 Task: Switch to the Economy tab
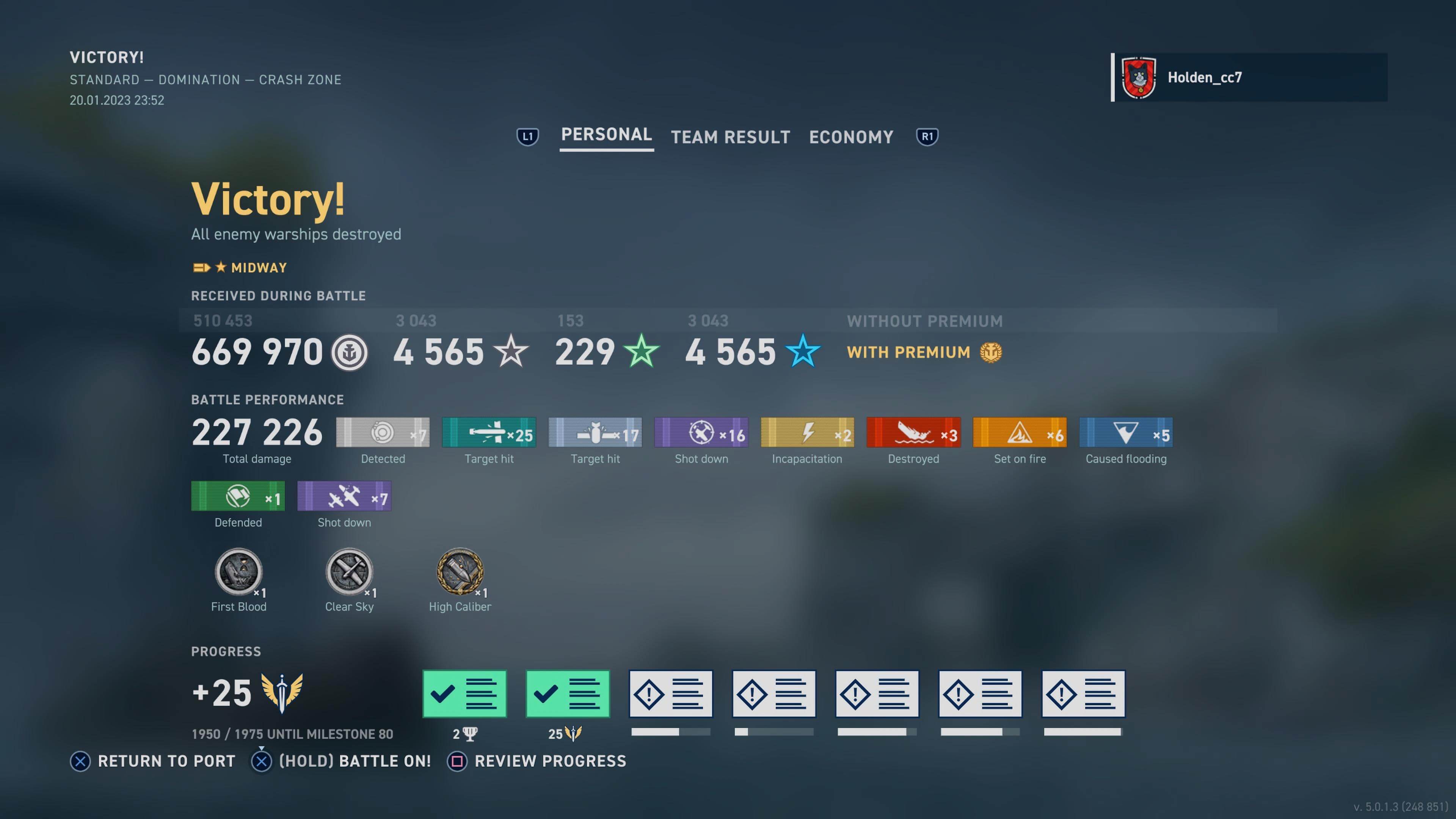pos(850,137)
